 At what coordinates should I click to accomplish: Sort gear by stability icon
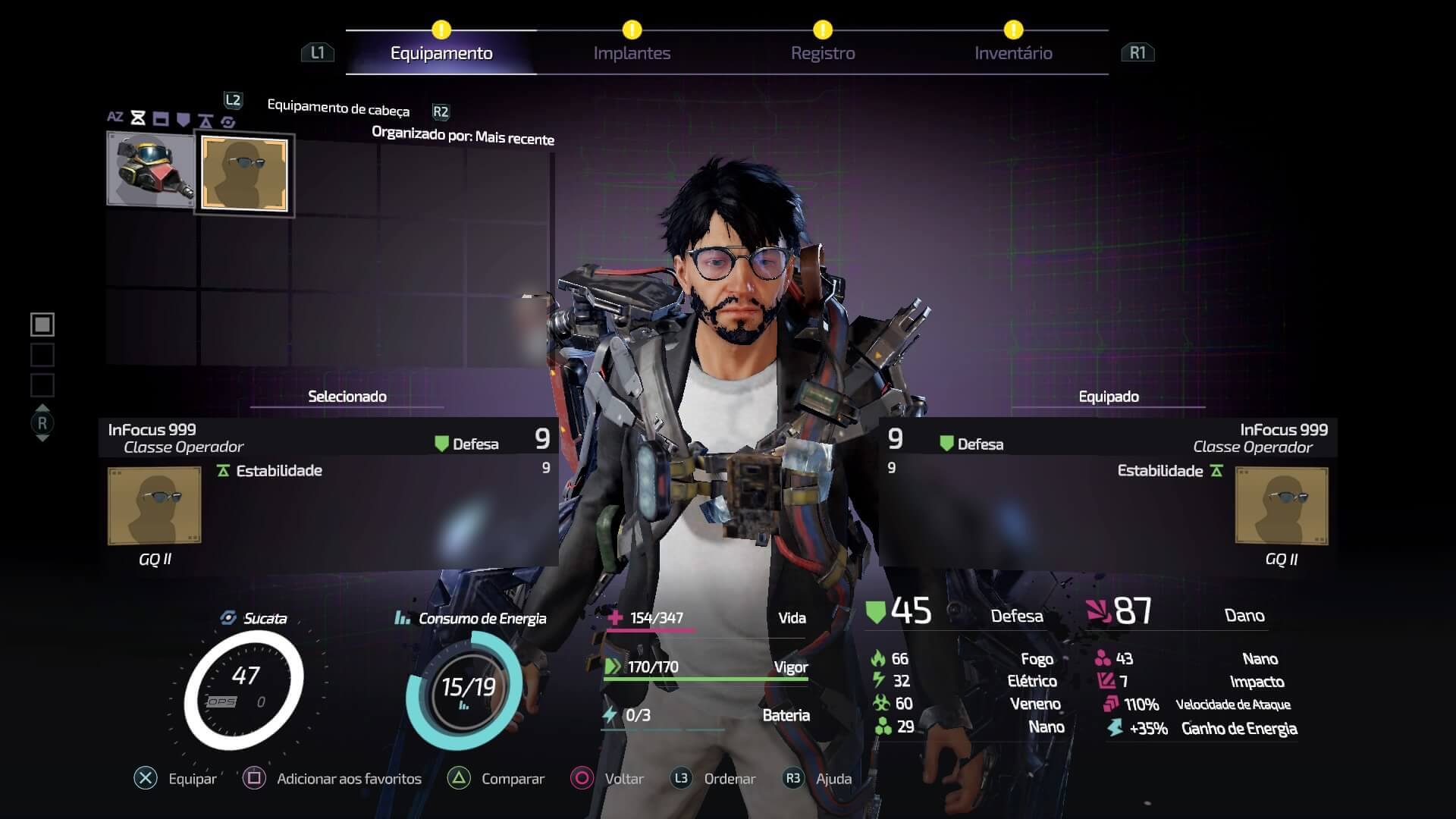(206, 120)
